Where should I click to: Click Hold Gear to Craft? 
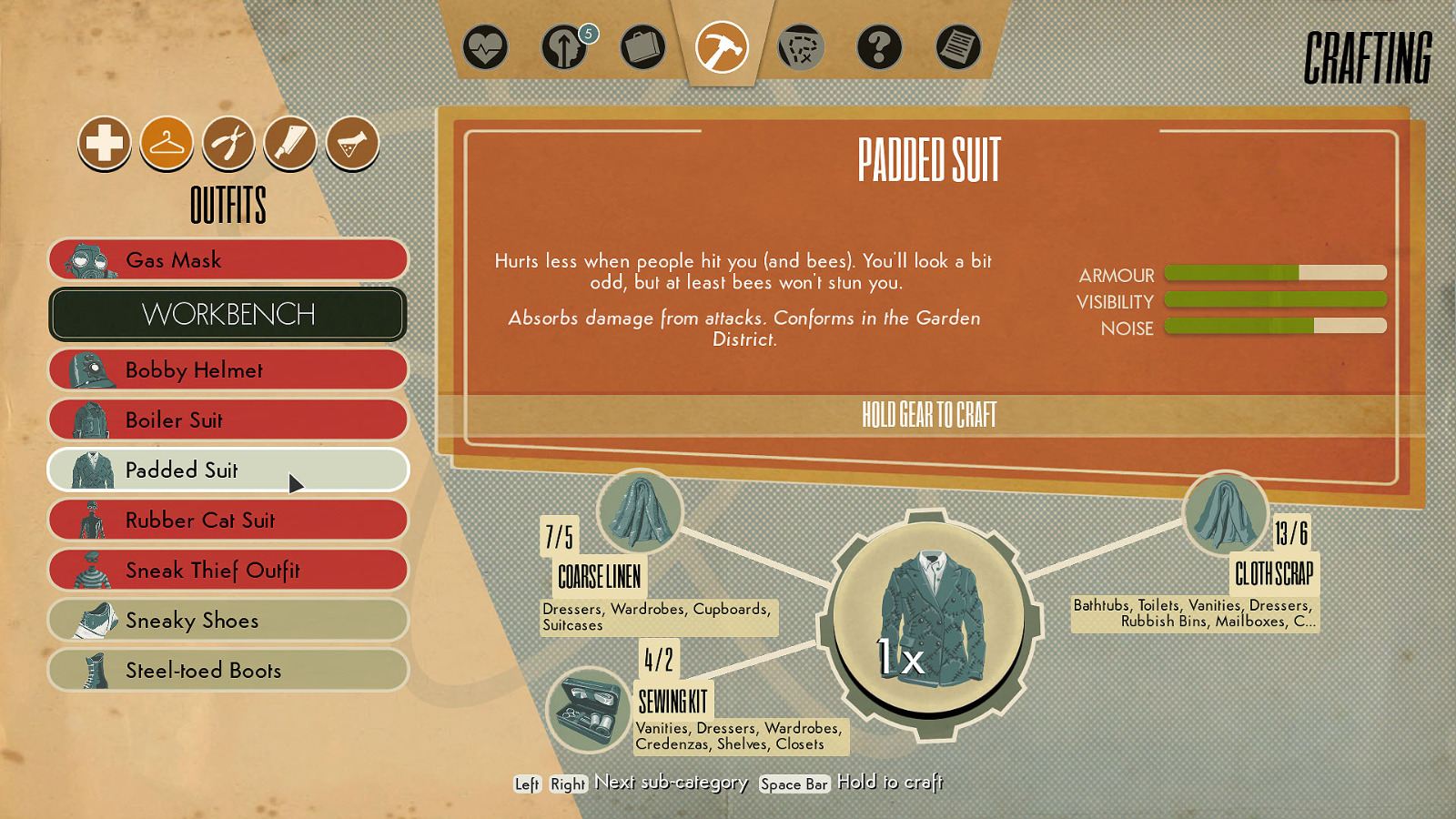930,417
